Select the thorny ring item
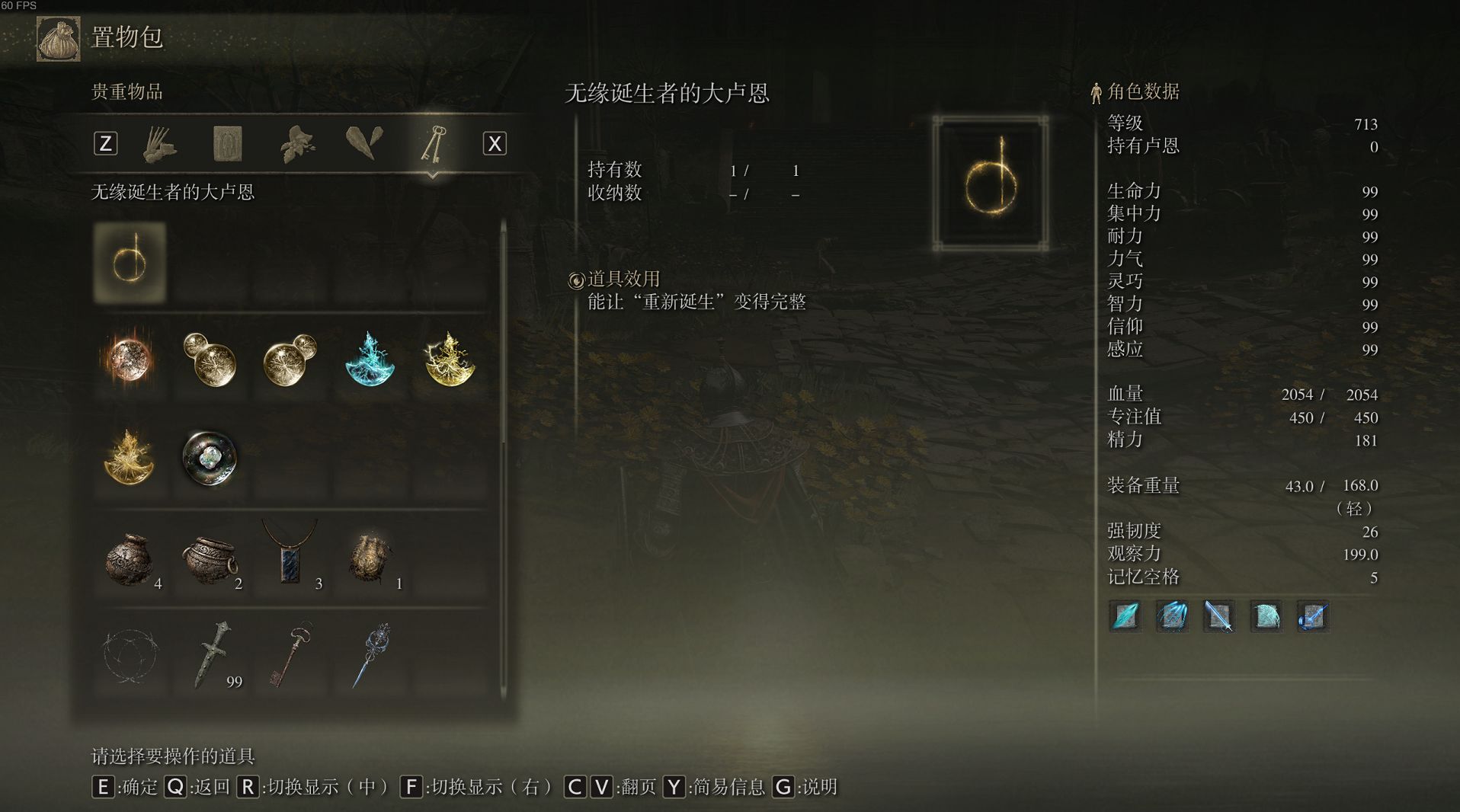Viewport: 1460px width, 812px height. [130, 655]
